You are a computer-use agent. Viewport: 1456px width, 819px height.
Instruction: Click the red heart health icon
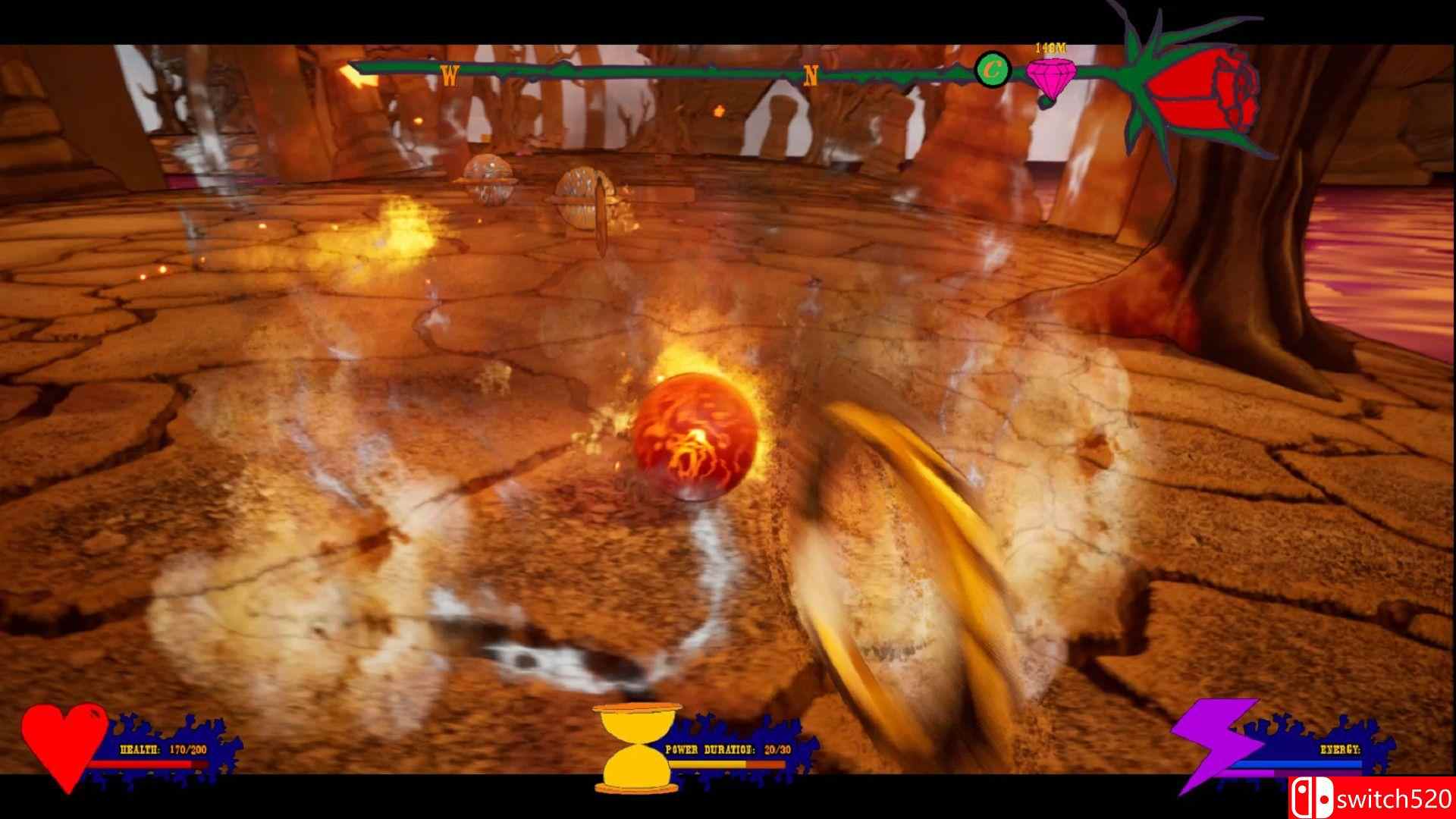coord(64,743)
